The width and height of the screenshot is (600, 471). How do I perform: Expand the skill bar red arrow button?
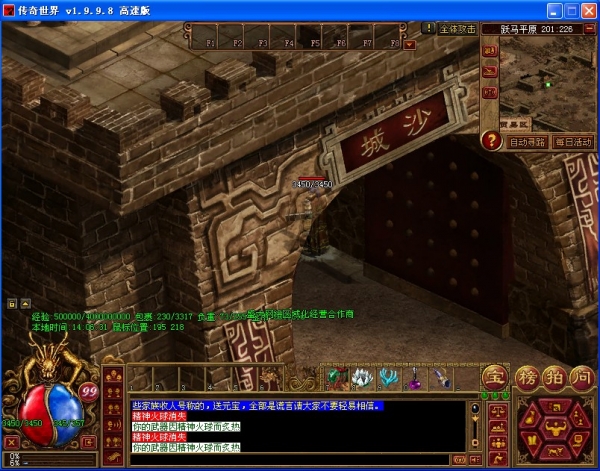click(409, 44)
